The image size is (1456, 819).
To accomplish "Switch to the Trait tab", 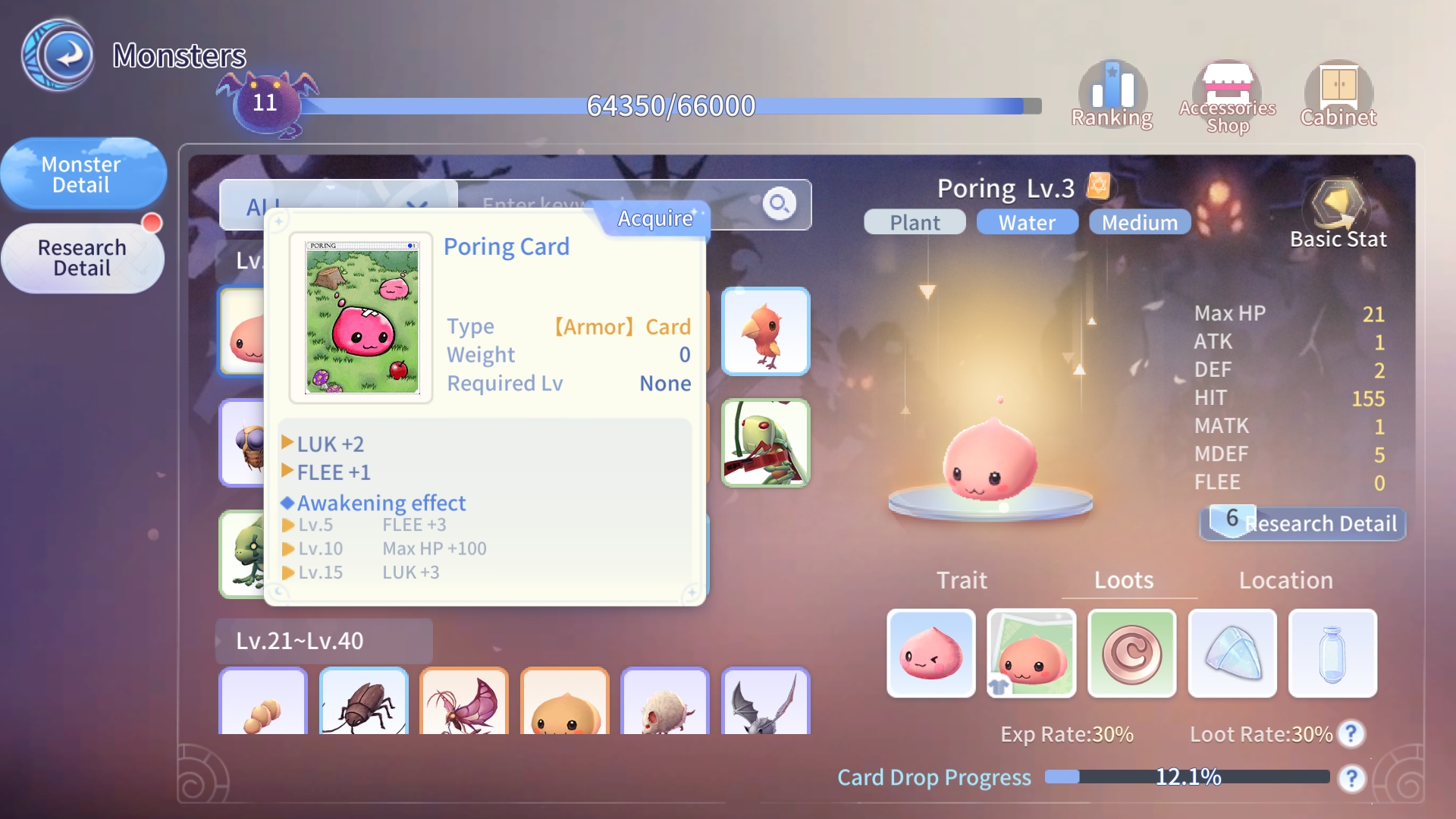I will [x=962, y=580].
